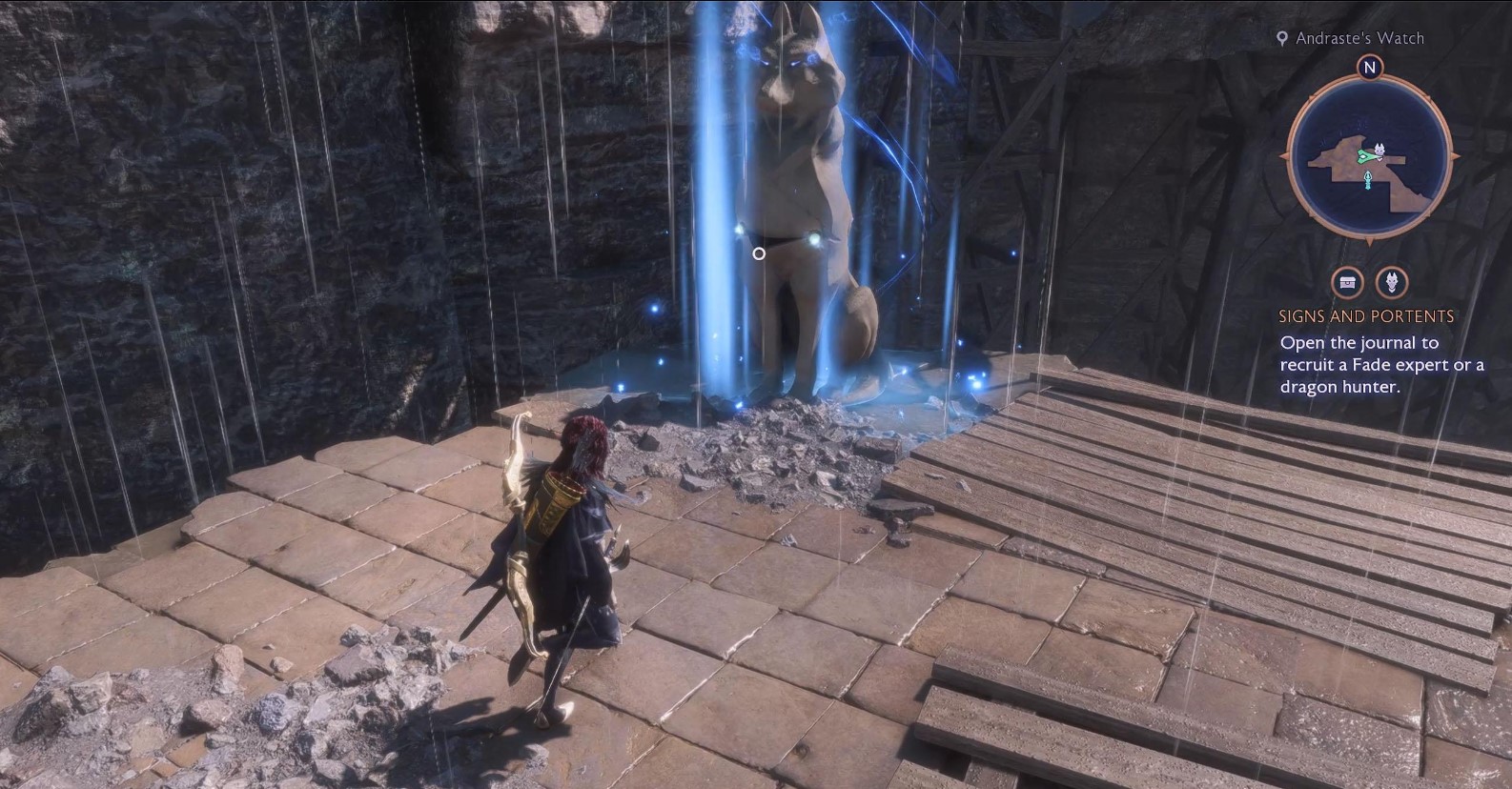Click the wolf head tracker icon
Viewport: 1512px width, 789px height.
pos(1393,282)
